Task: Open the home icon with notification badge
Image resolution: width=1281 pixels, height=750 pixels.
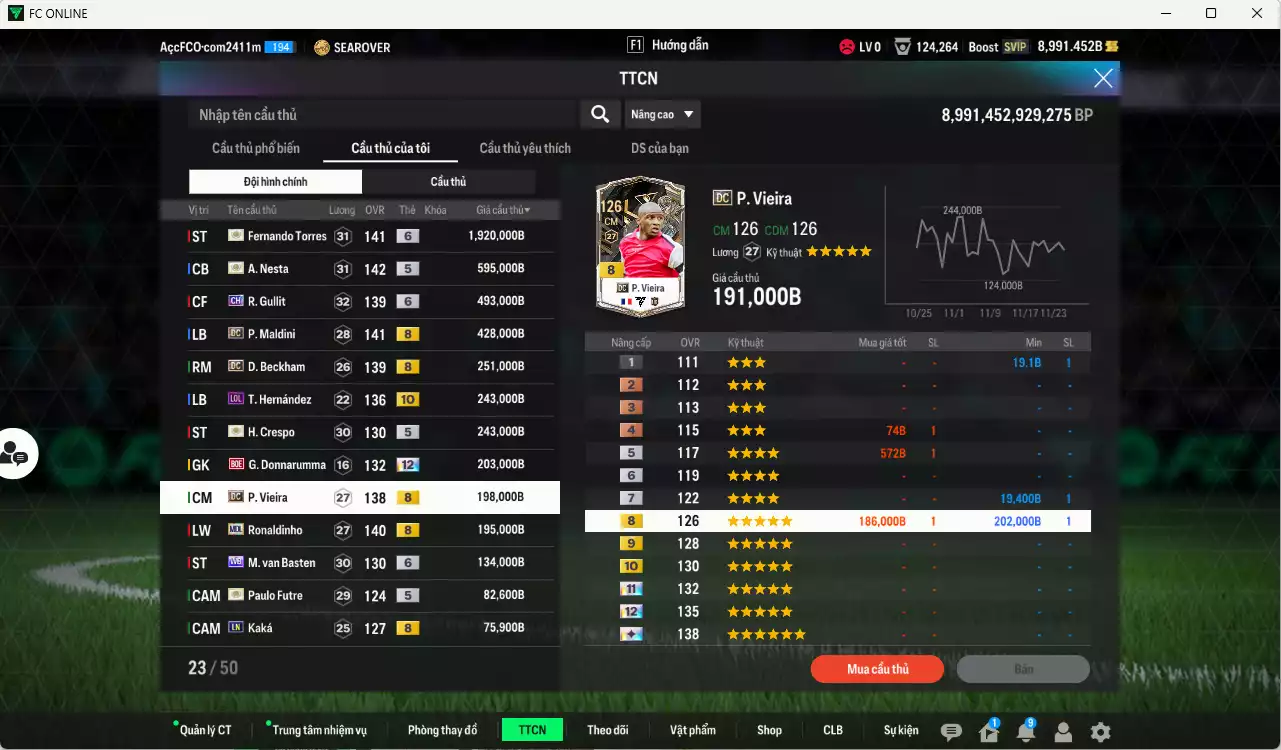Action: (x=987, y=732)
